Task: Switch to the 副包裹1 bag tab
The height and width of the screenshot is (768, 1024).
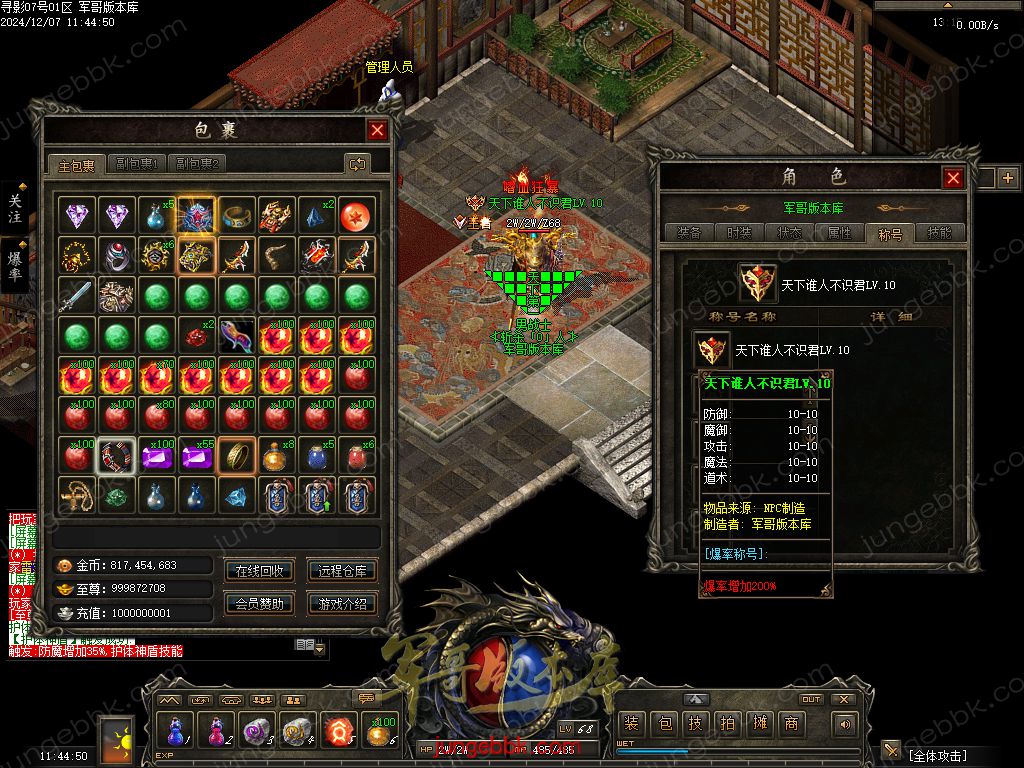Action: (x=137, y=164)
